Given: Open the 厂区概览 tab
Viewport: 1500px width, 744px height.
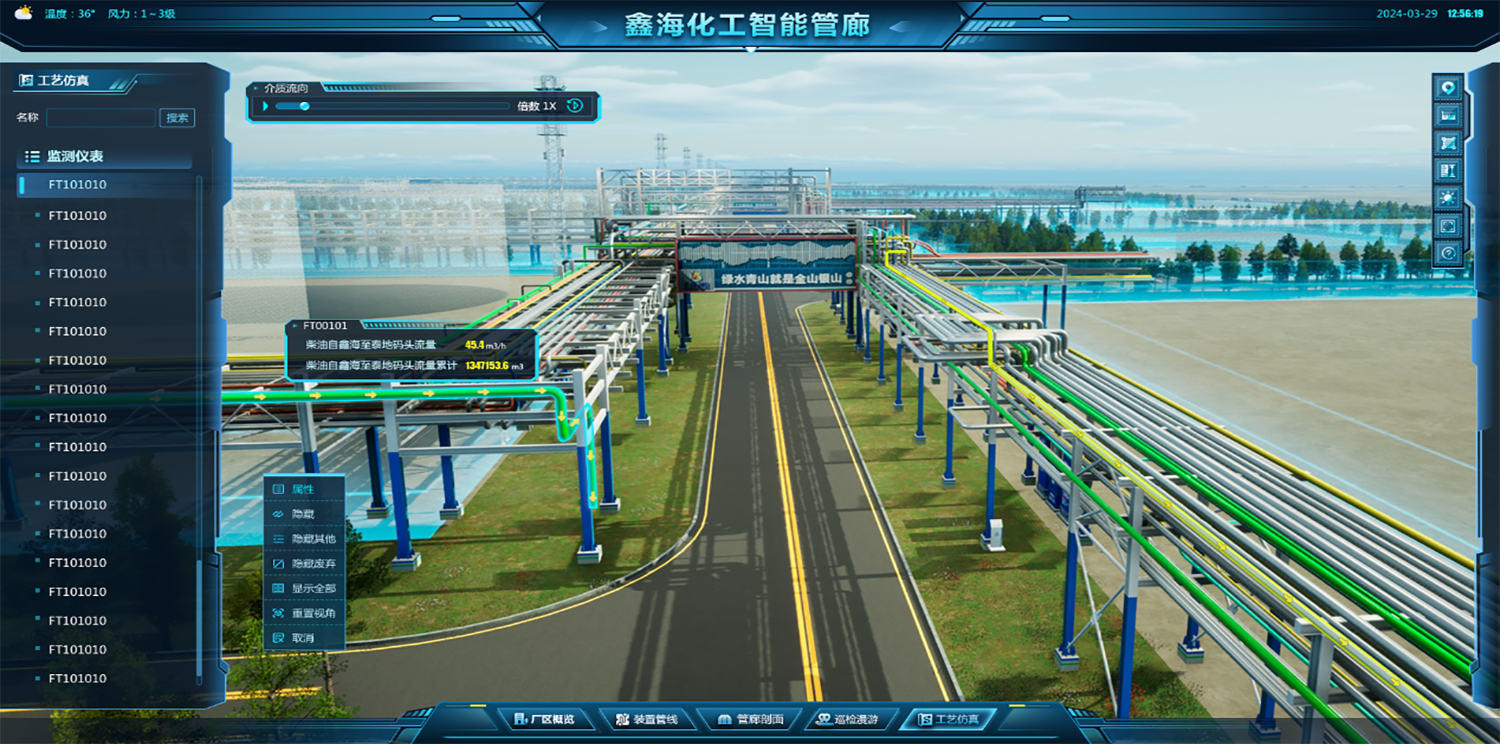Looking at the screenshot, I should pyautogui.click(x=544, y=719).
